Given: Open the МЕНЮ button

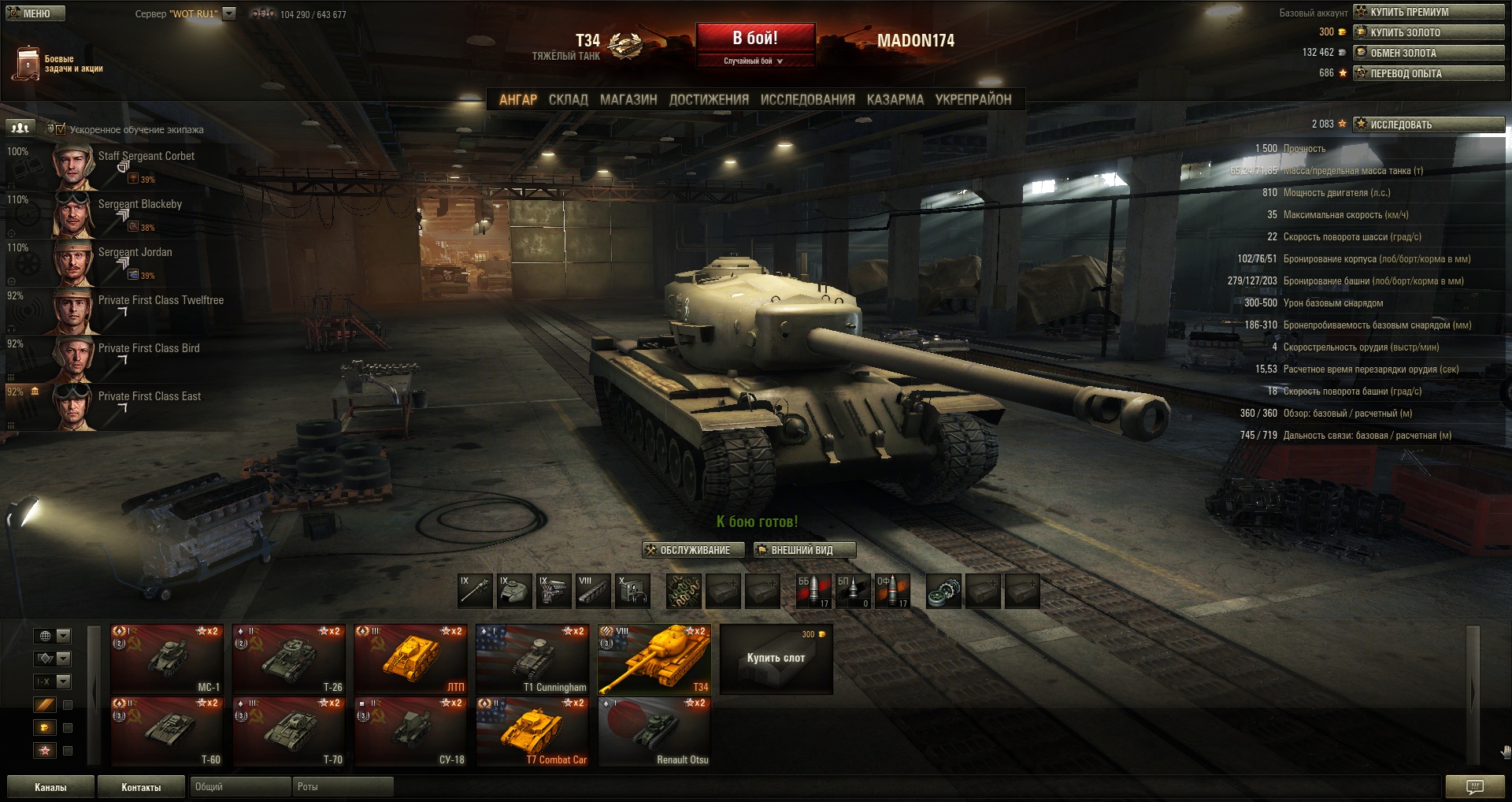Looking at the screenshot, I should point(35,13).
